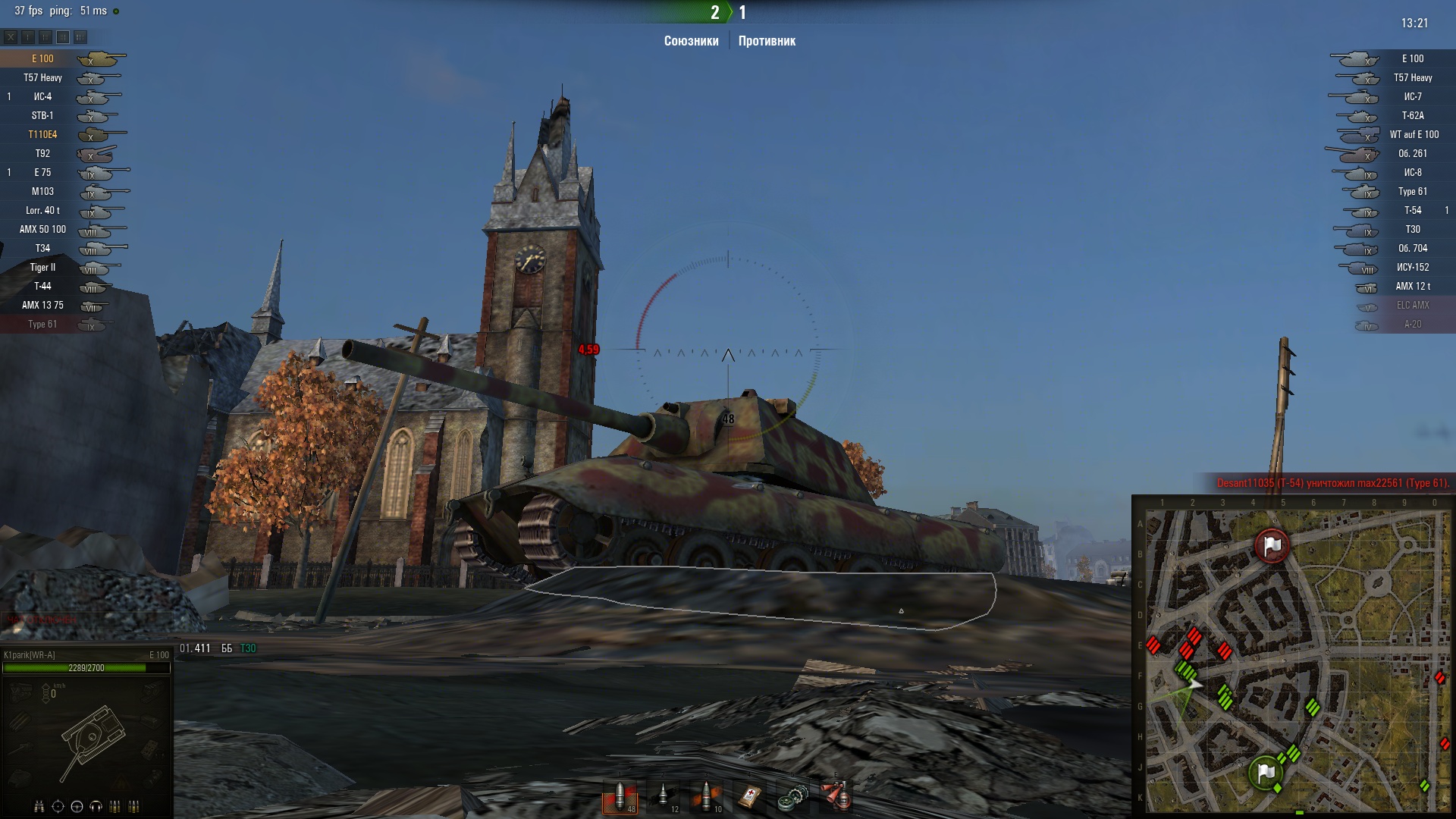
Task: Select allied STB-1 row in team panel
Action: click(x=43, y=116)
